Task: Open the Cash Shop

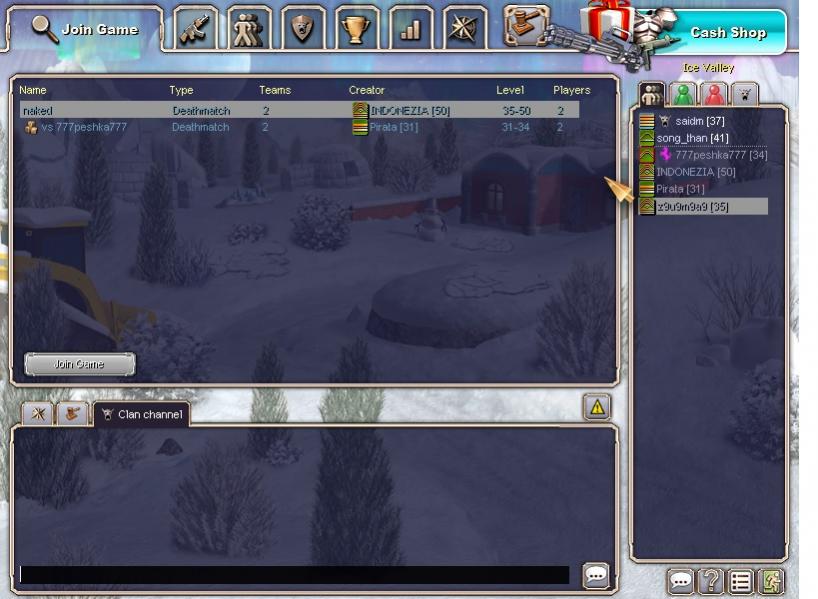Action: 727,33
